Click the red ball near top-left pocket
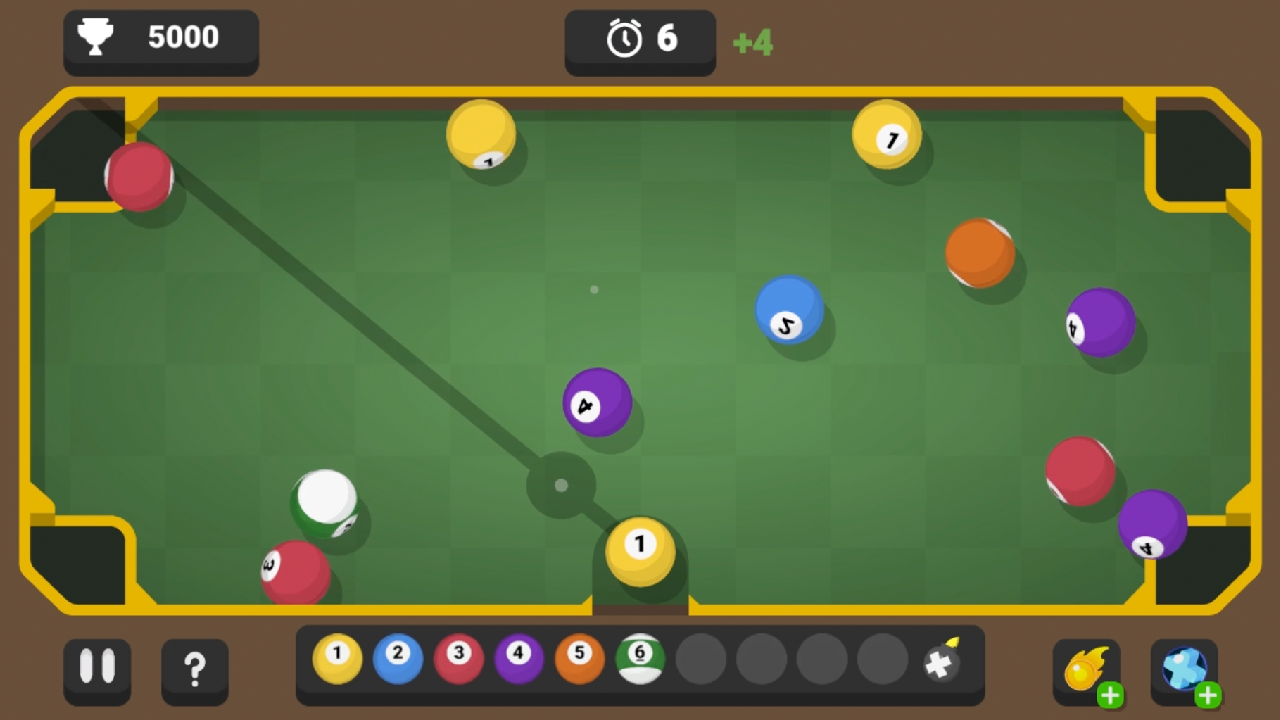Image resolution: width=1280 pixels, height=720 pixels. tap(139, 178)
